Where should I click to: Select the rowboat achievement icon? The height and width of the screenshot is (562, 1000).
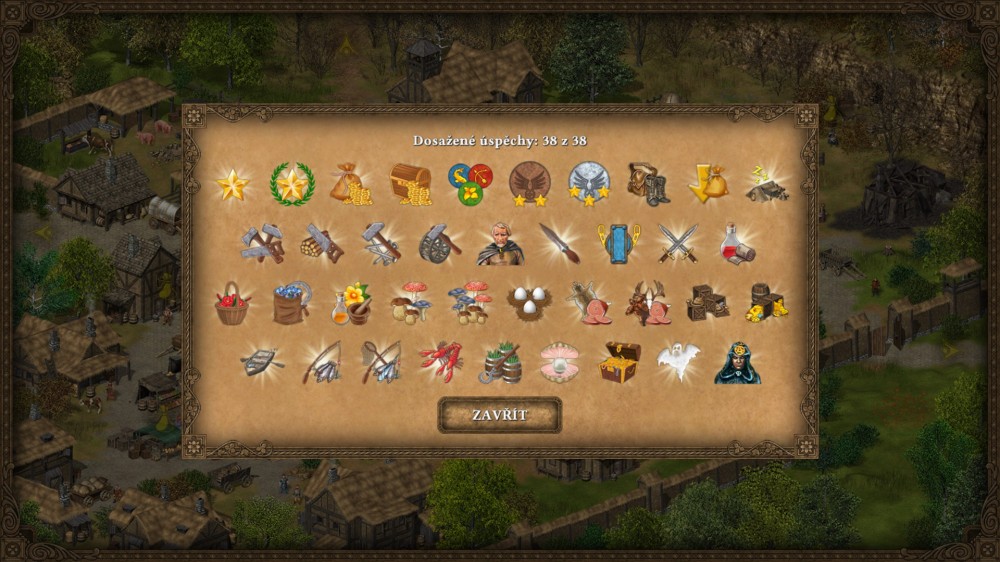click(x=262, y=362)
